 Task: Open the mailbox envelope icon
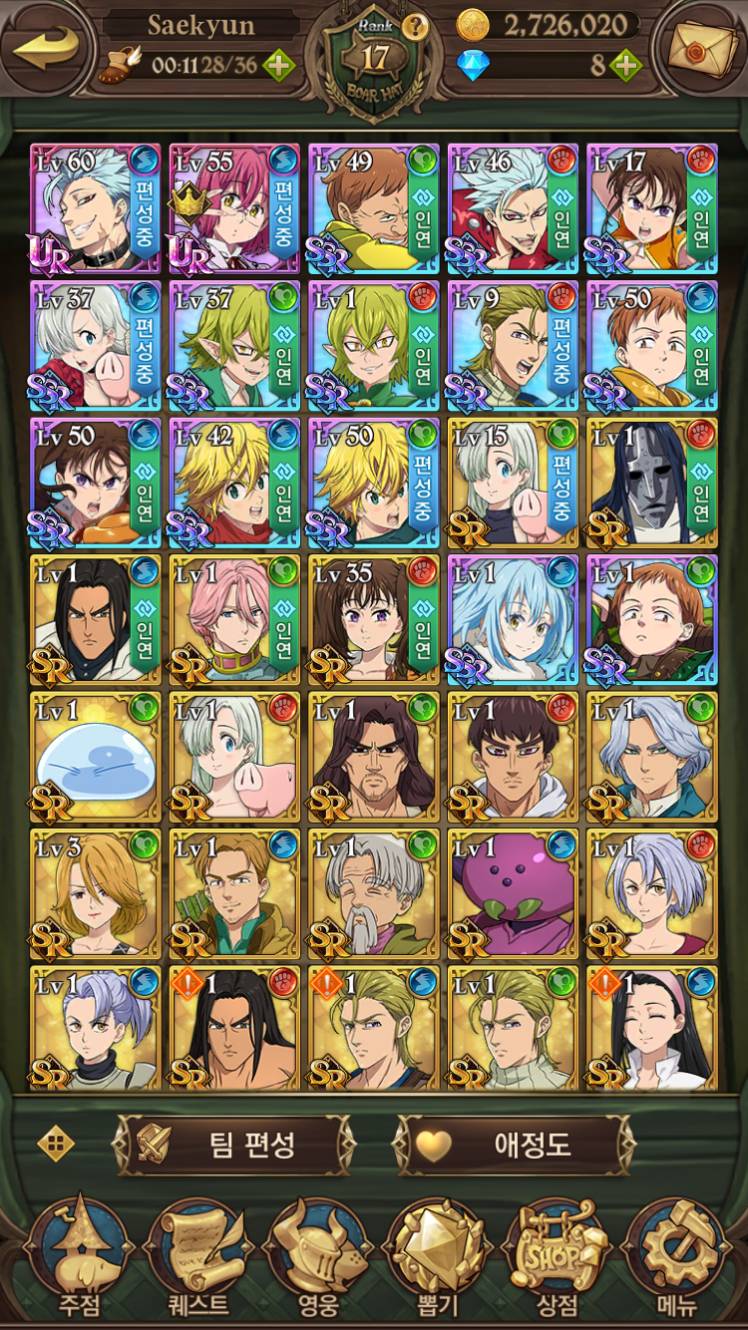coord(699,46)
